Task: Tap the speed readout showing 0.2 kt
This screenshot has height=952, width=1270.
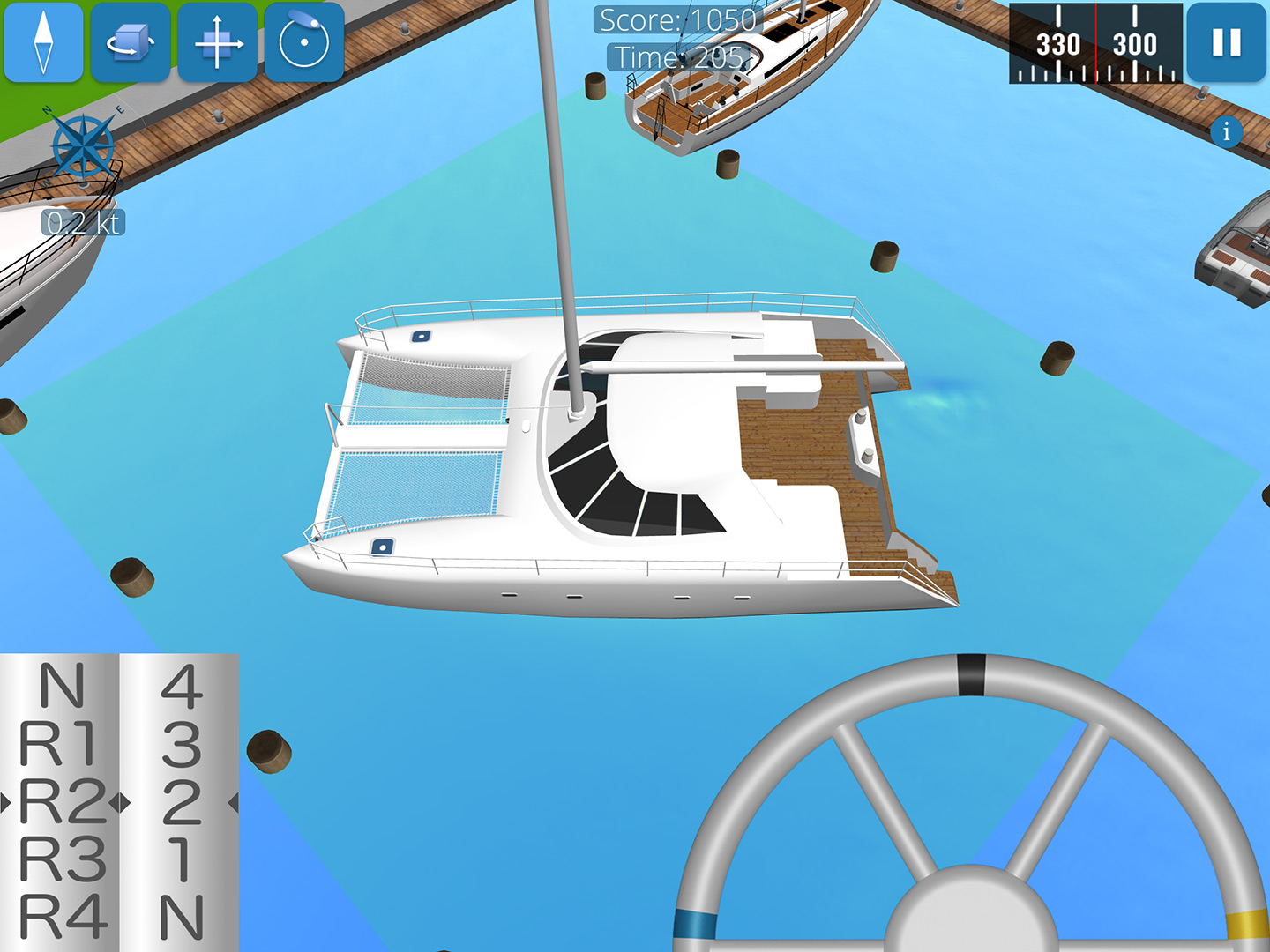Action: 82,222
